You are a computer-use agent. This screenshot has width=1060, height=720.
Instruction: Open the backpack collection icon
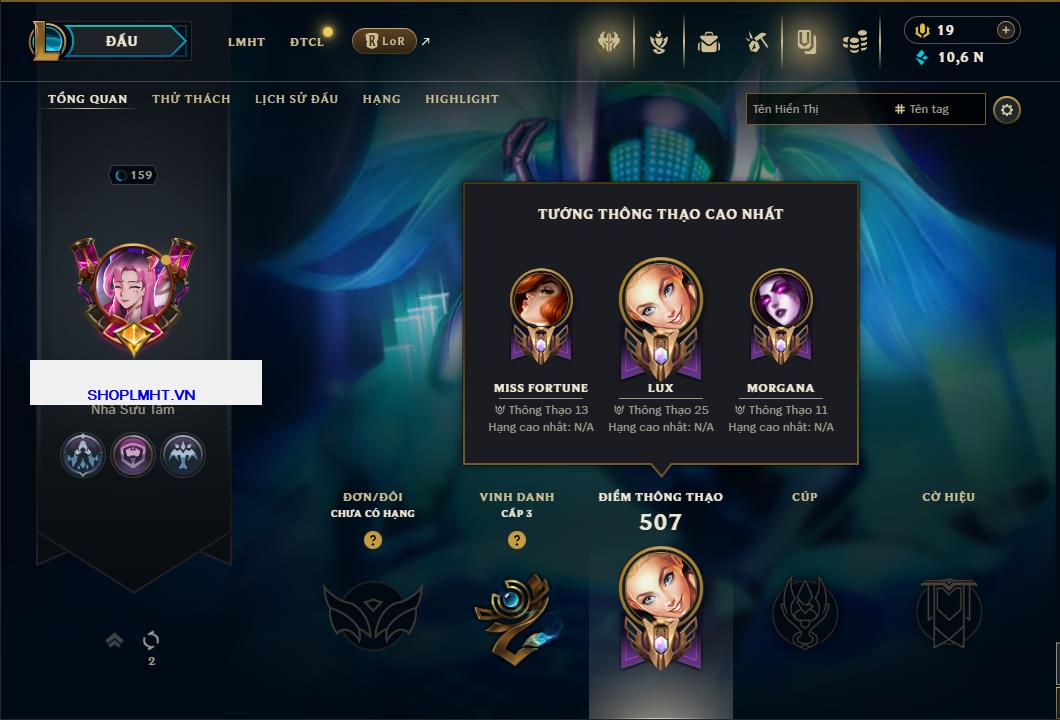709,42
